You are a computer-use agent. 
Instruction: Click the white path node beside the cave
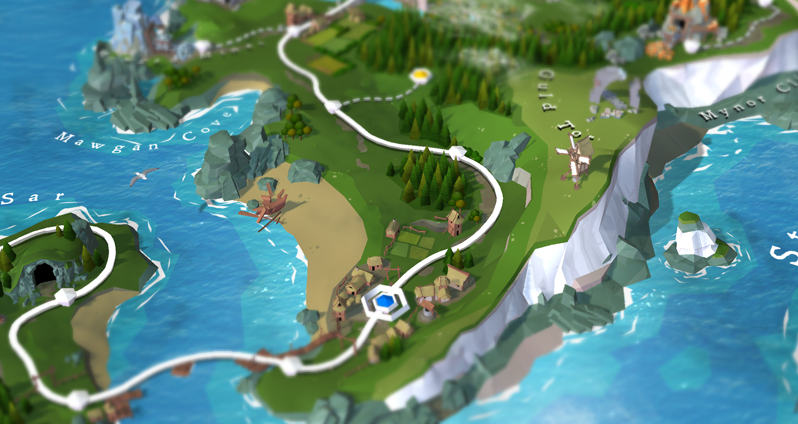click(x=66, y=296)
